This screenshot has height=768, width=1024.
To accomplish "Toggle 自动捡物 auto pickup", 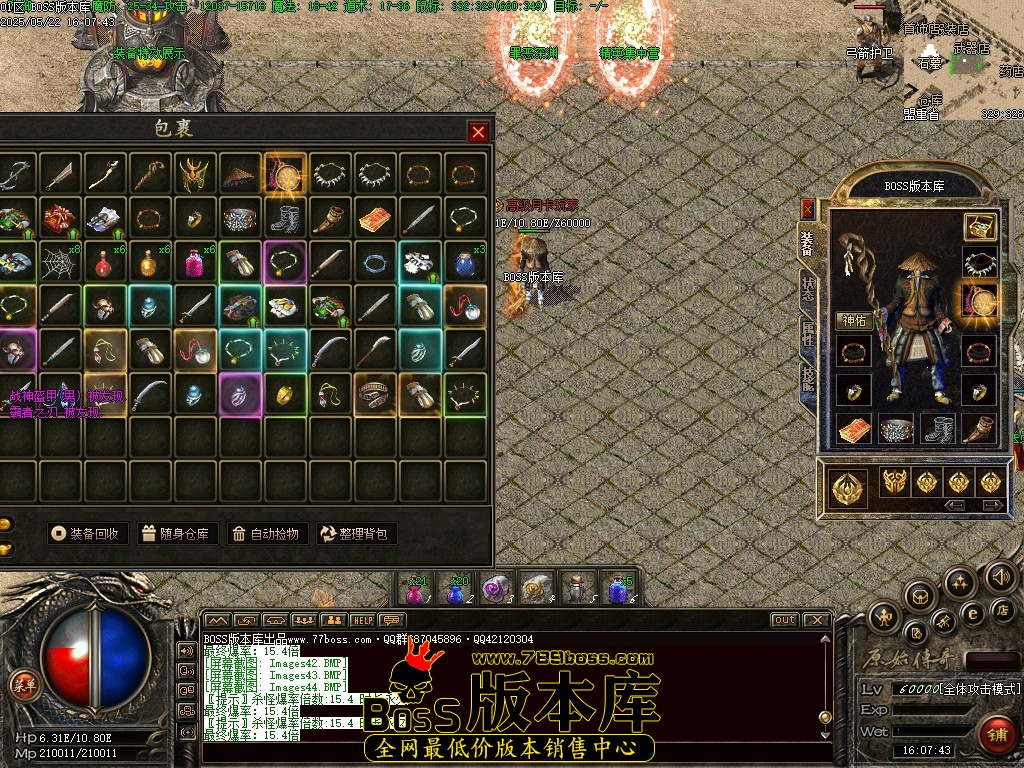I will click(267, 533).
